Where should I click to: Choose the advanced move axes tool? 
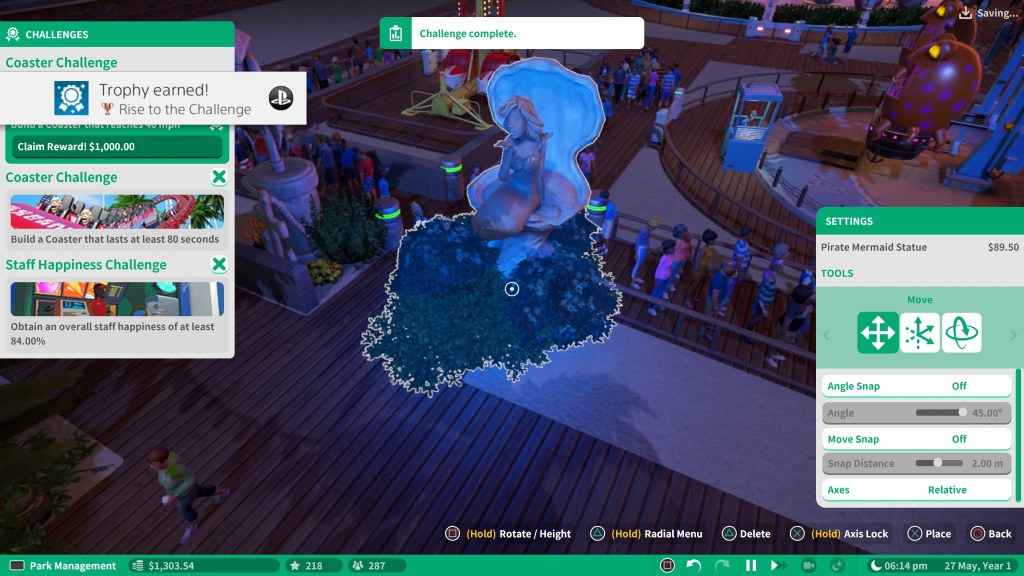click(920, 333)
